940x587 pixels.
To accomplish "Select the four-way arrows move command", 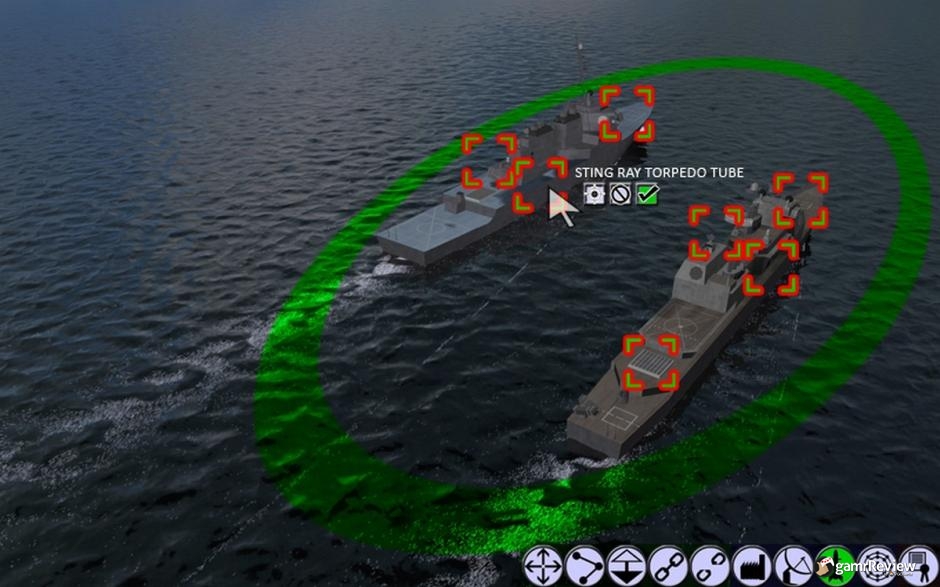I will [x=542, y=567].
